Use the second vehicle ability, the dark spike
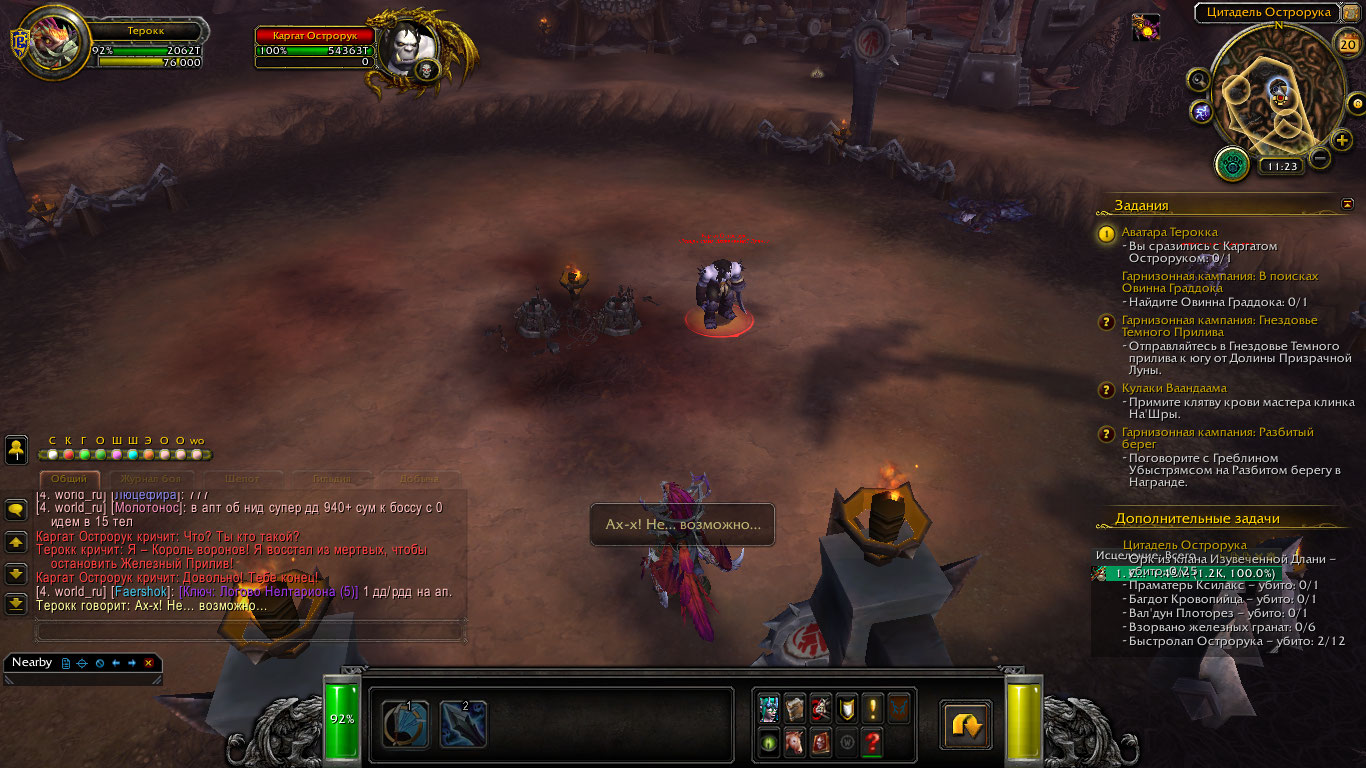The image size is (1366, 768). tap(463, 724)
